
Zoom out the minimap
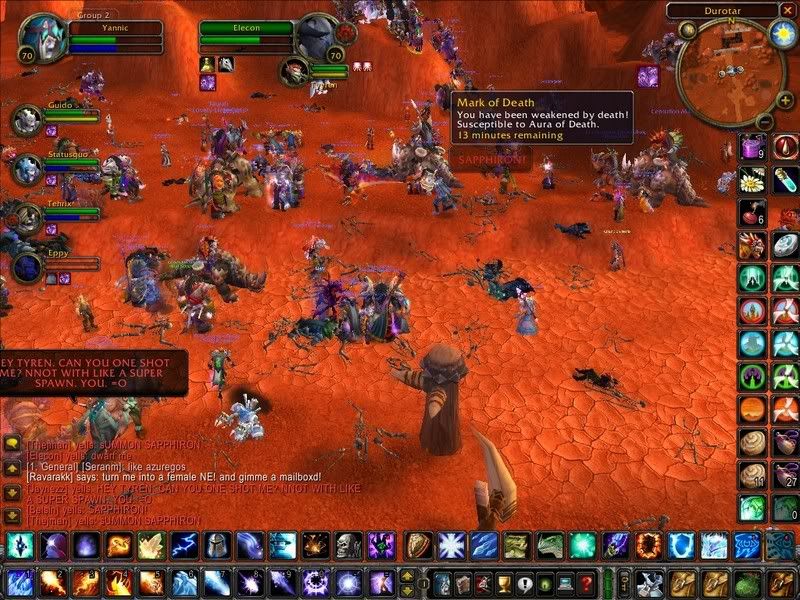[763, 122]
